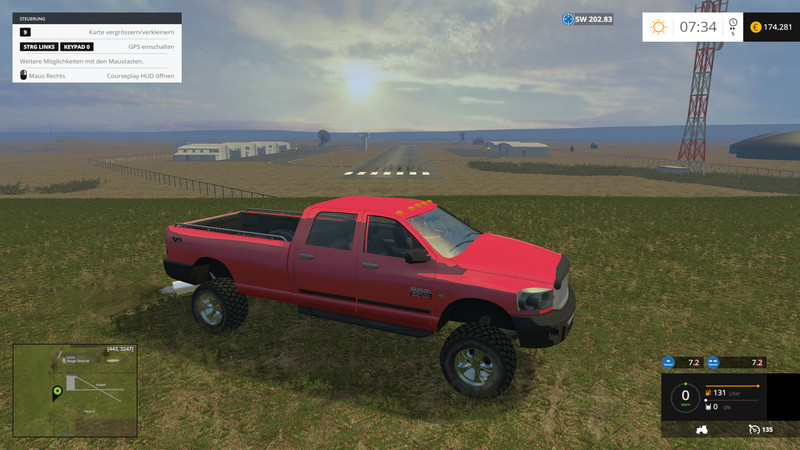
Task: Click the minimap in the corner
Action: [73, 391]
